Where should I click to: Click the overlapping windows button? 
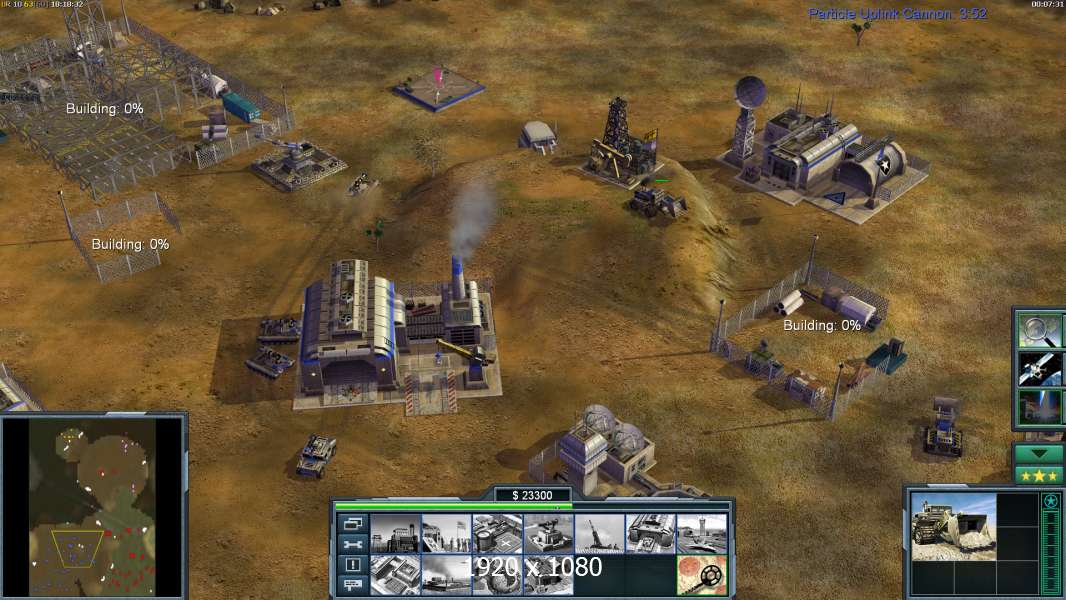tap(353, 523)
